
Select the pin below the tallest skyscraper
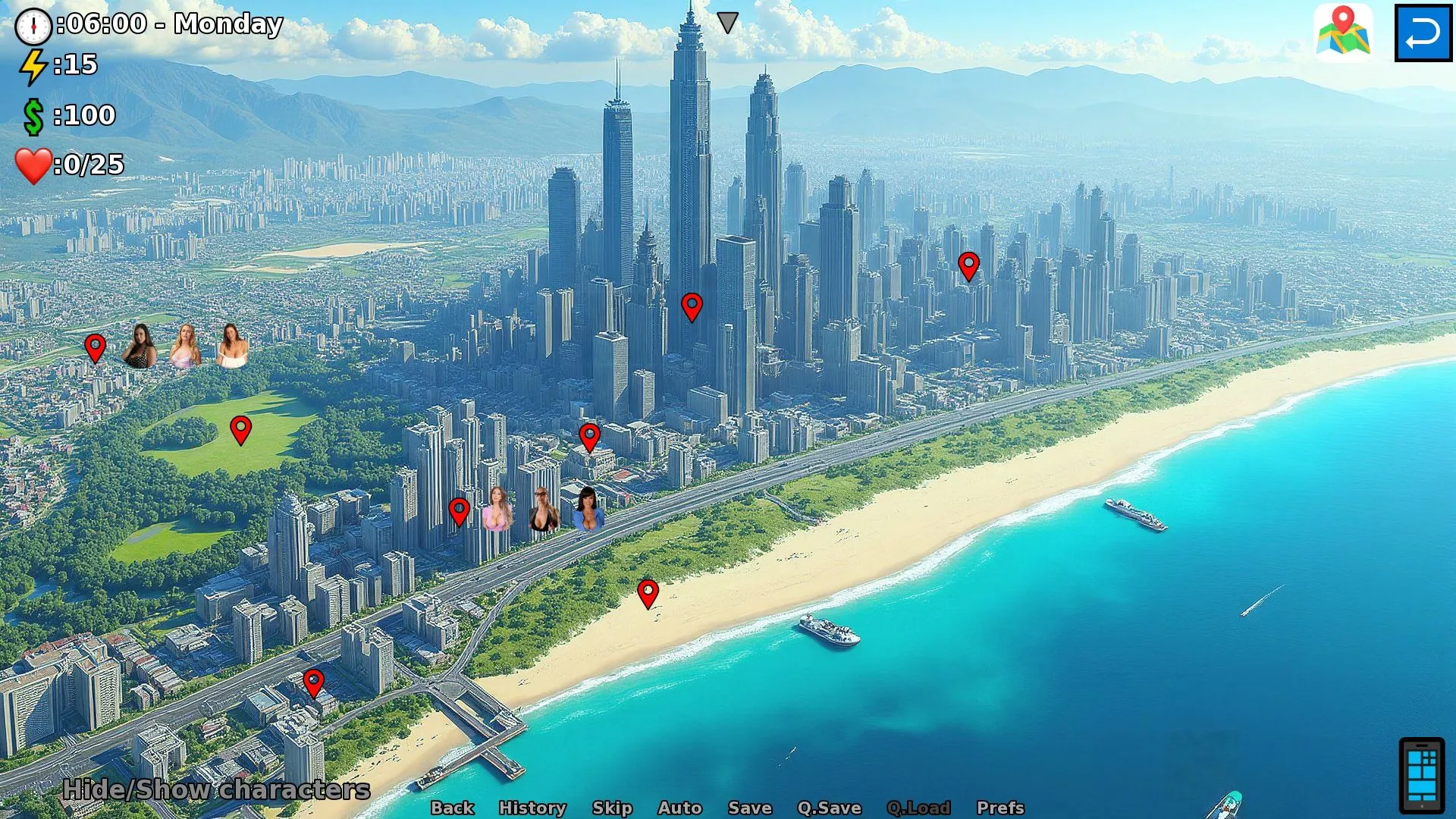(x=692, y=306)
